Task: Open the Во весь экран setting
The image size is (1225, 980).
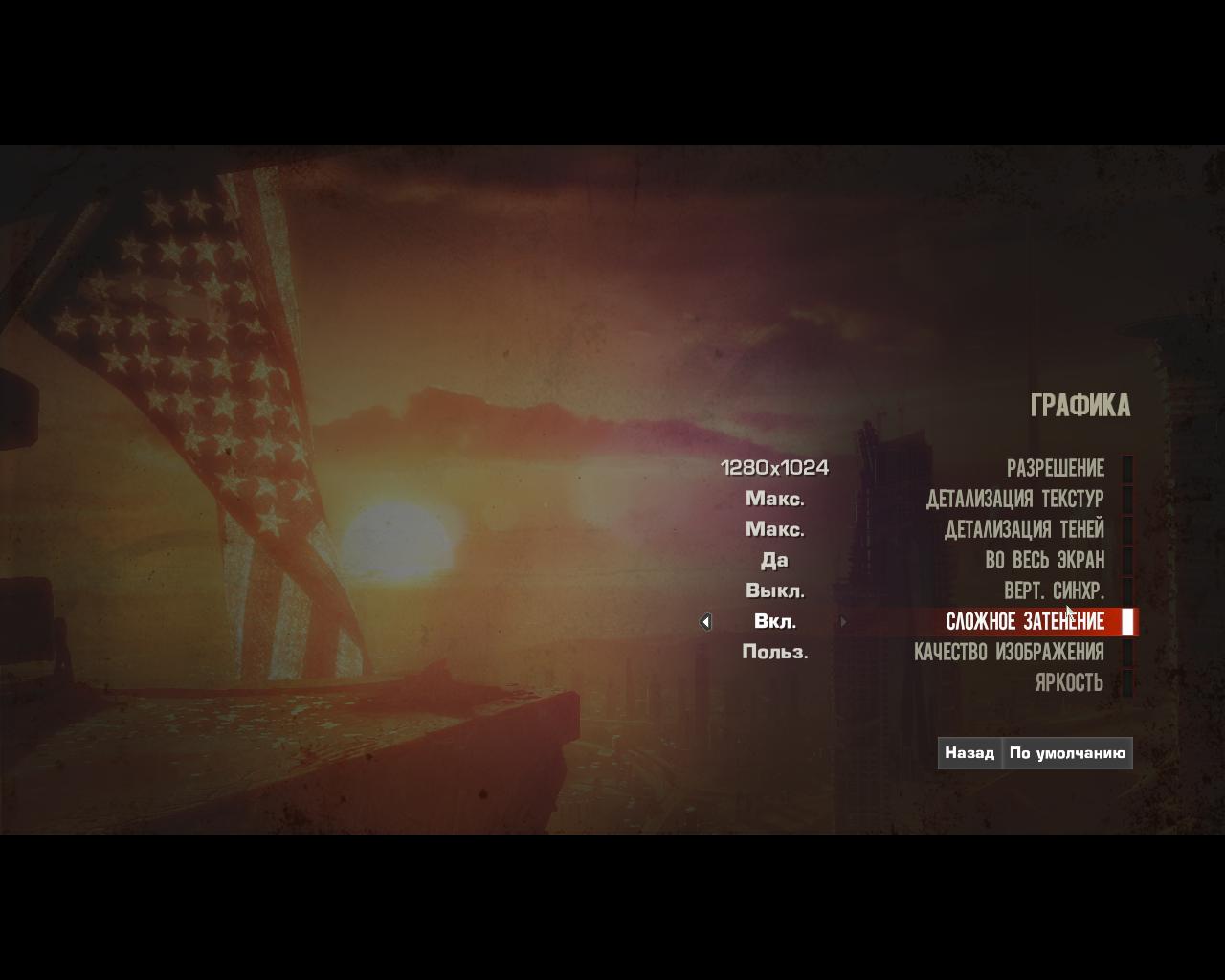Action: (x=1044, y=560)
